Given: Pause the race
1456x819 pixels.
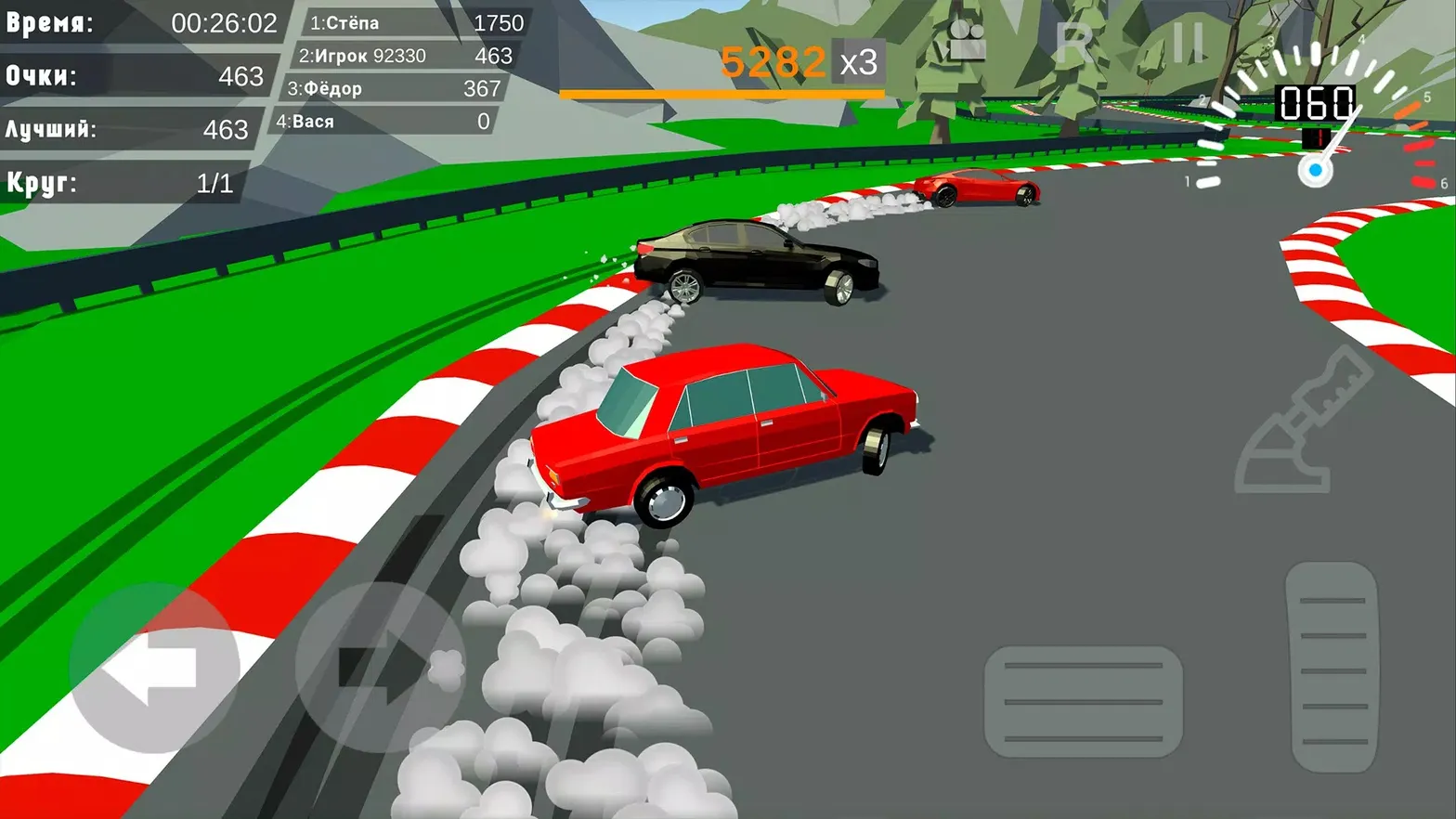Looking at the screenshot, I should tap(1188, 43).
